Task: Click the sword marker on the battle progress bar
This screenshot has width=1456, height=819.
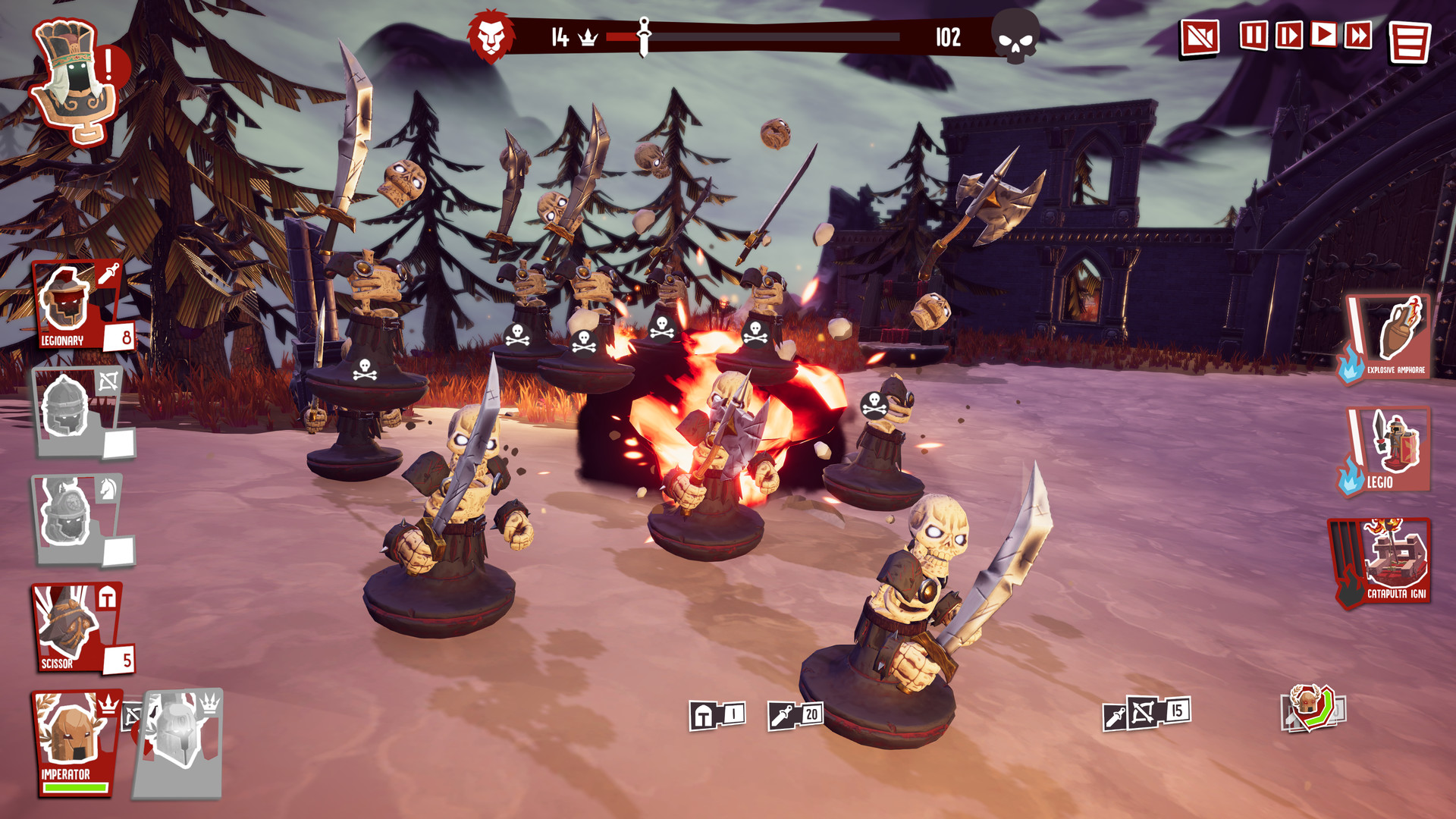Action: [x=644, y=34]
